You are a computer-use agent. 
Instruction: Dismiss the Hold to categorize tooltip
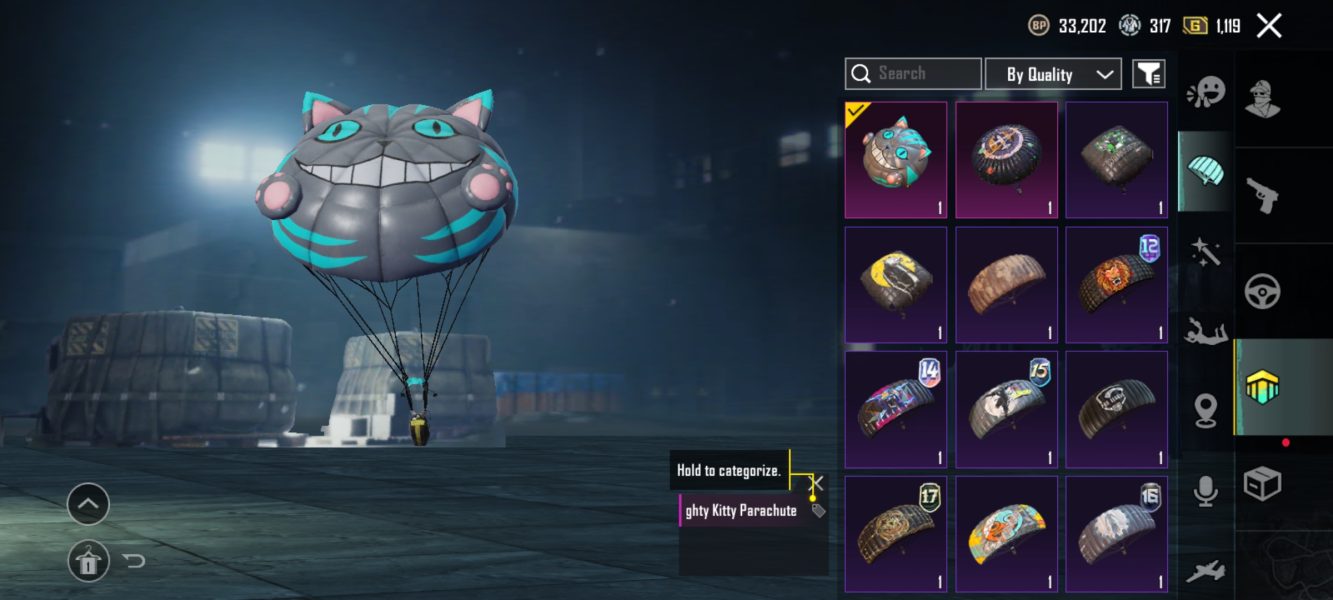816,482
